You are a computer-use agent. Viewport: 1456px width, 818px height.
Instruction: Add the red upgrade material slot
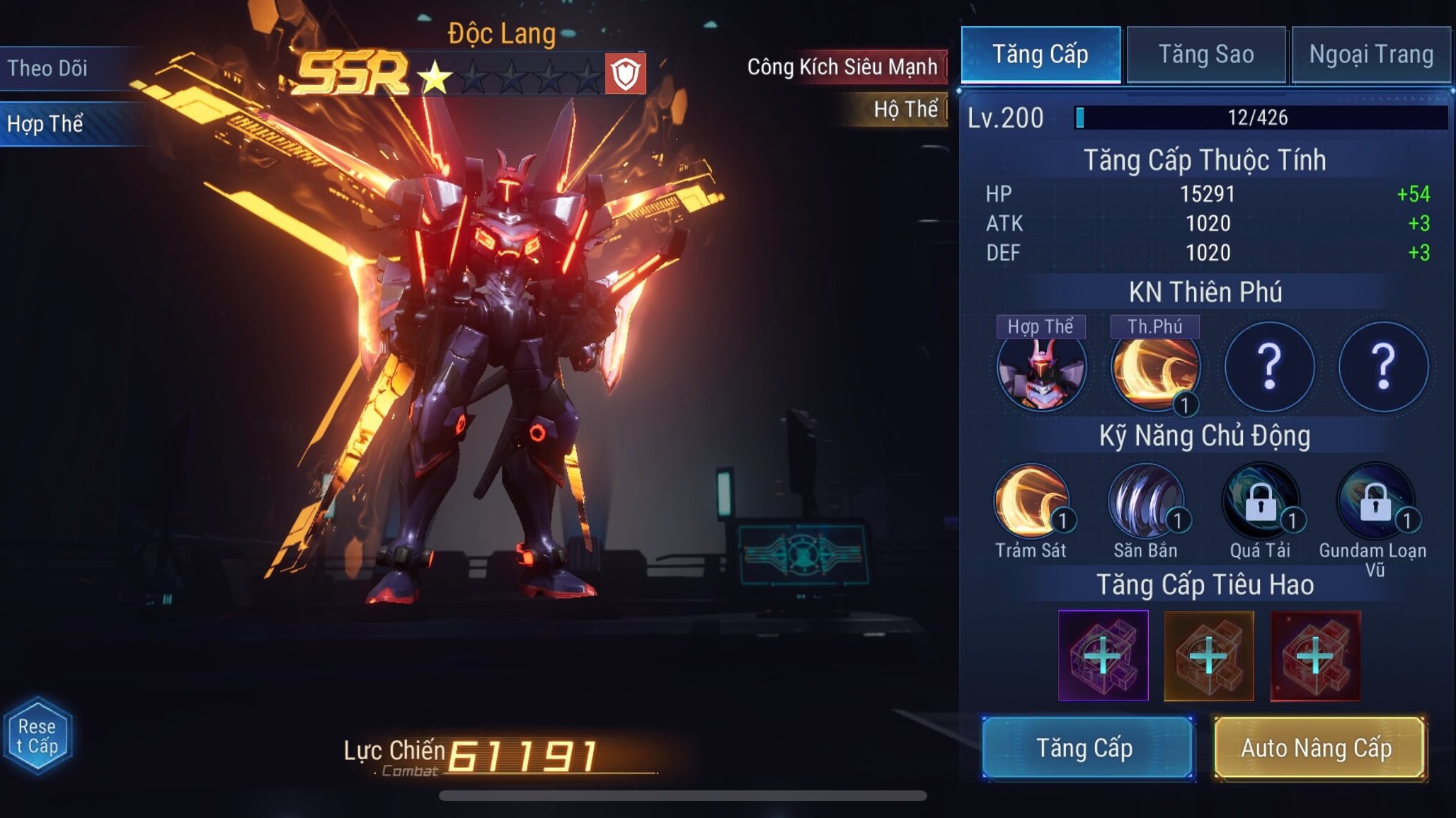(1315, 656)
